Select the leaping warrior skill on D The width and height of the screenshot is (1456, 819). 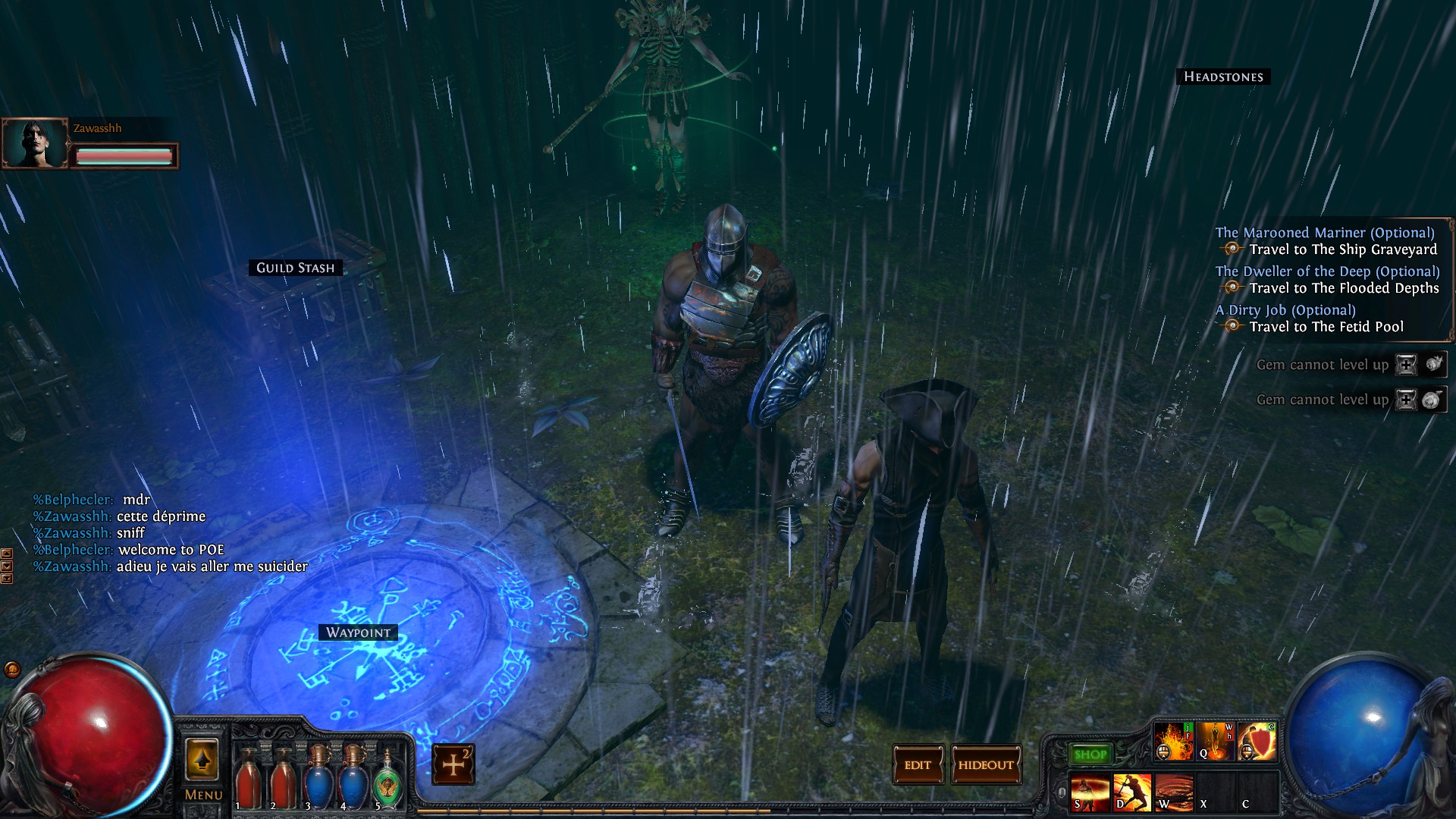1132,792
